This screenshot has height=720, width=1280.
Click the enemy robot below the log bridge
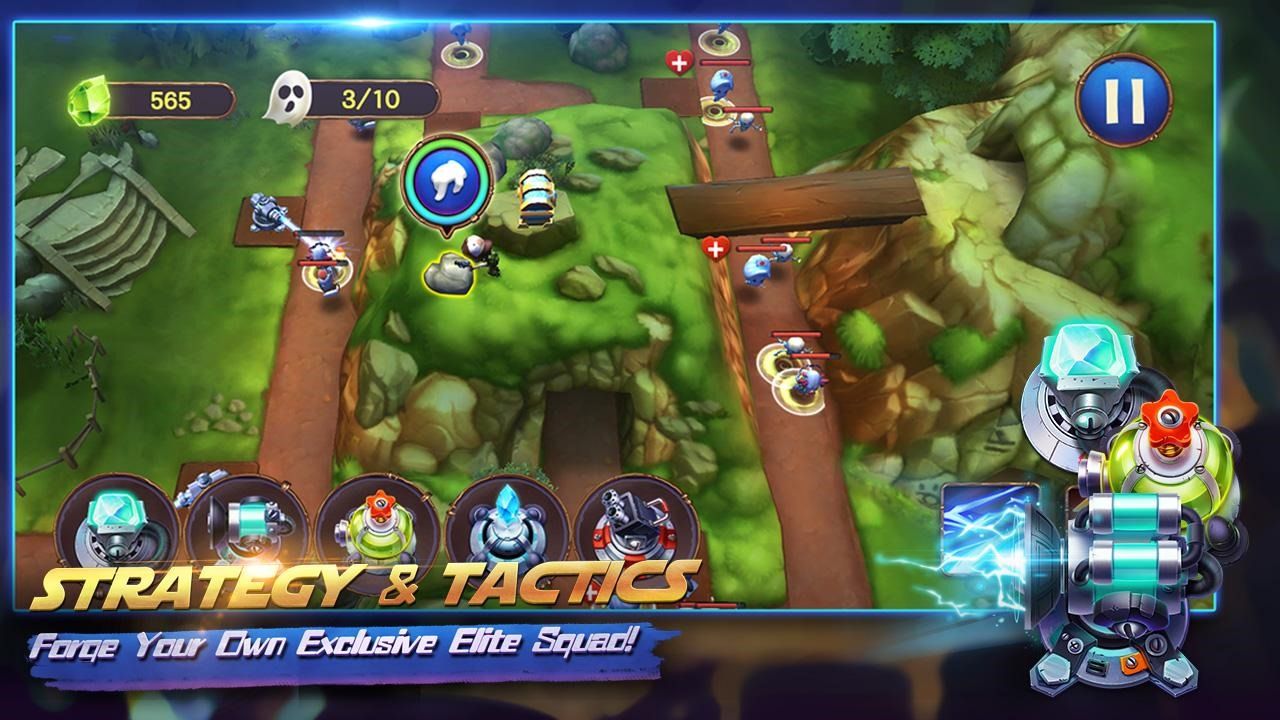click(757, 268)
